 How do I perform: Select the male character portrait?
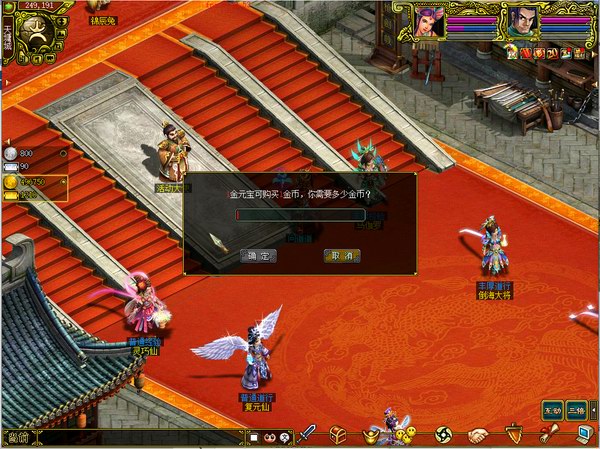[x=520, y=21]
